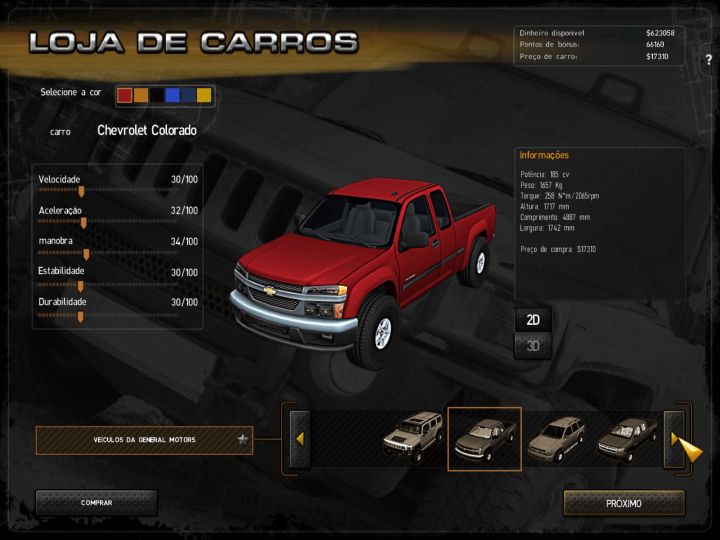Viewport: 720px width, 540px height.
Task: Continue with the PRÓXIMO button
Action: coord(624,503)
